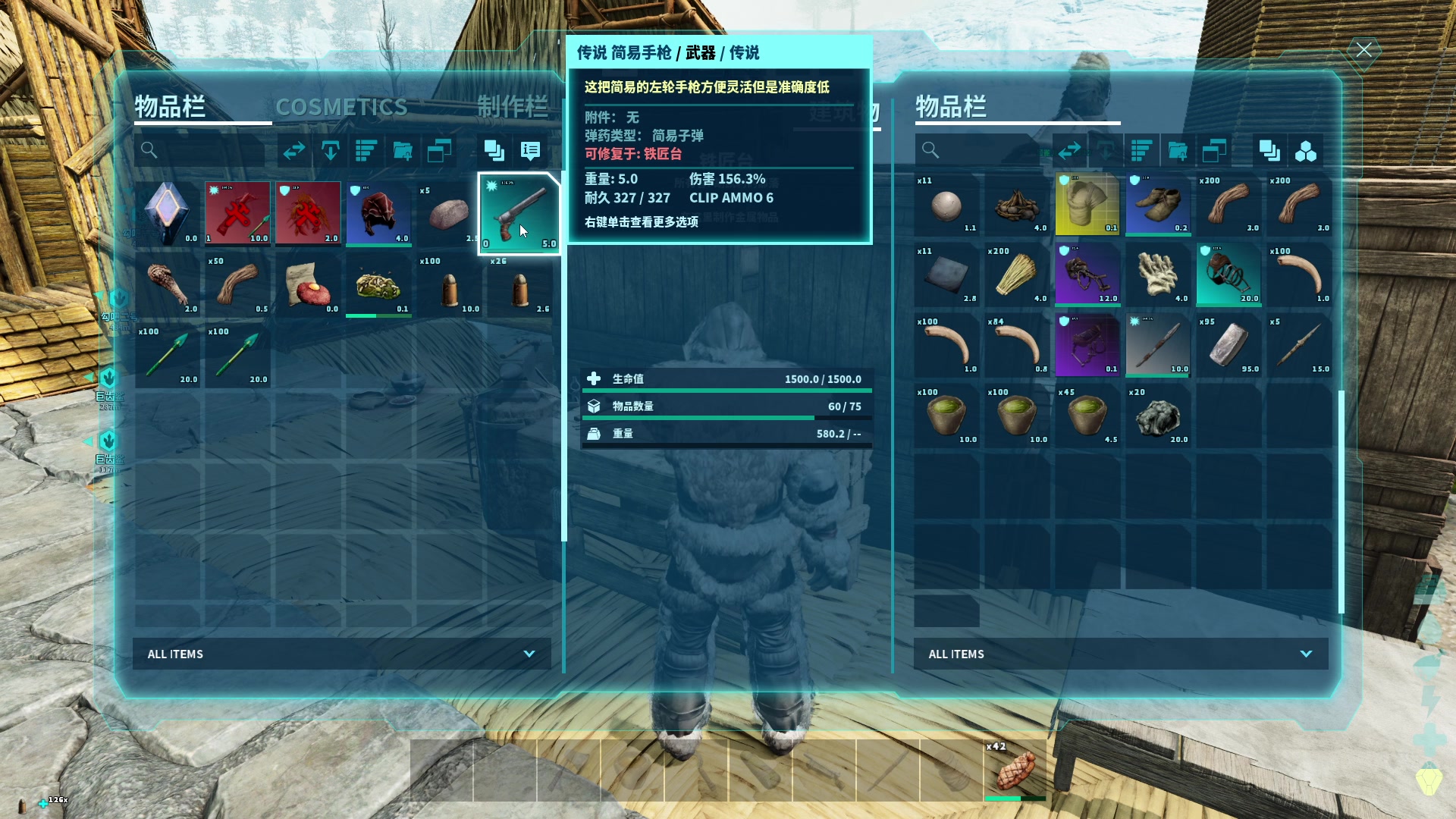The height and width of the screenshot is (819, 1456).
Task: Close the inventory with the X button
Action: [1363, 51]
